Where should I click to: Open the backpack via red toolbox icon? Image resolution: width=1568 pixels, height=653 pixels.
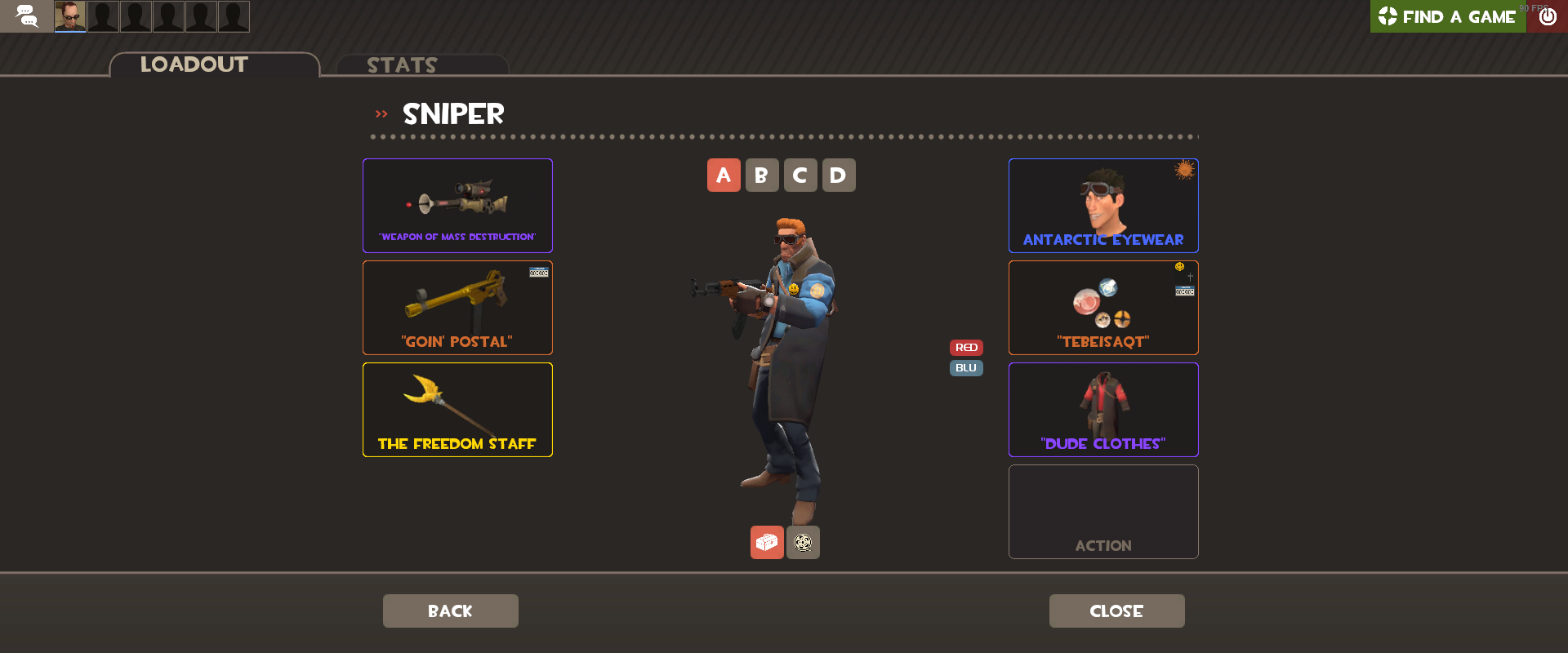tap(766, 542)
